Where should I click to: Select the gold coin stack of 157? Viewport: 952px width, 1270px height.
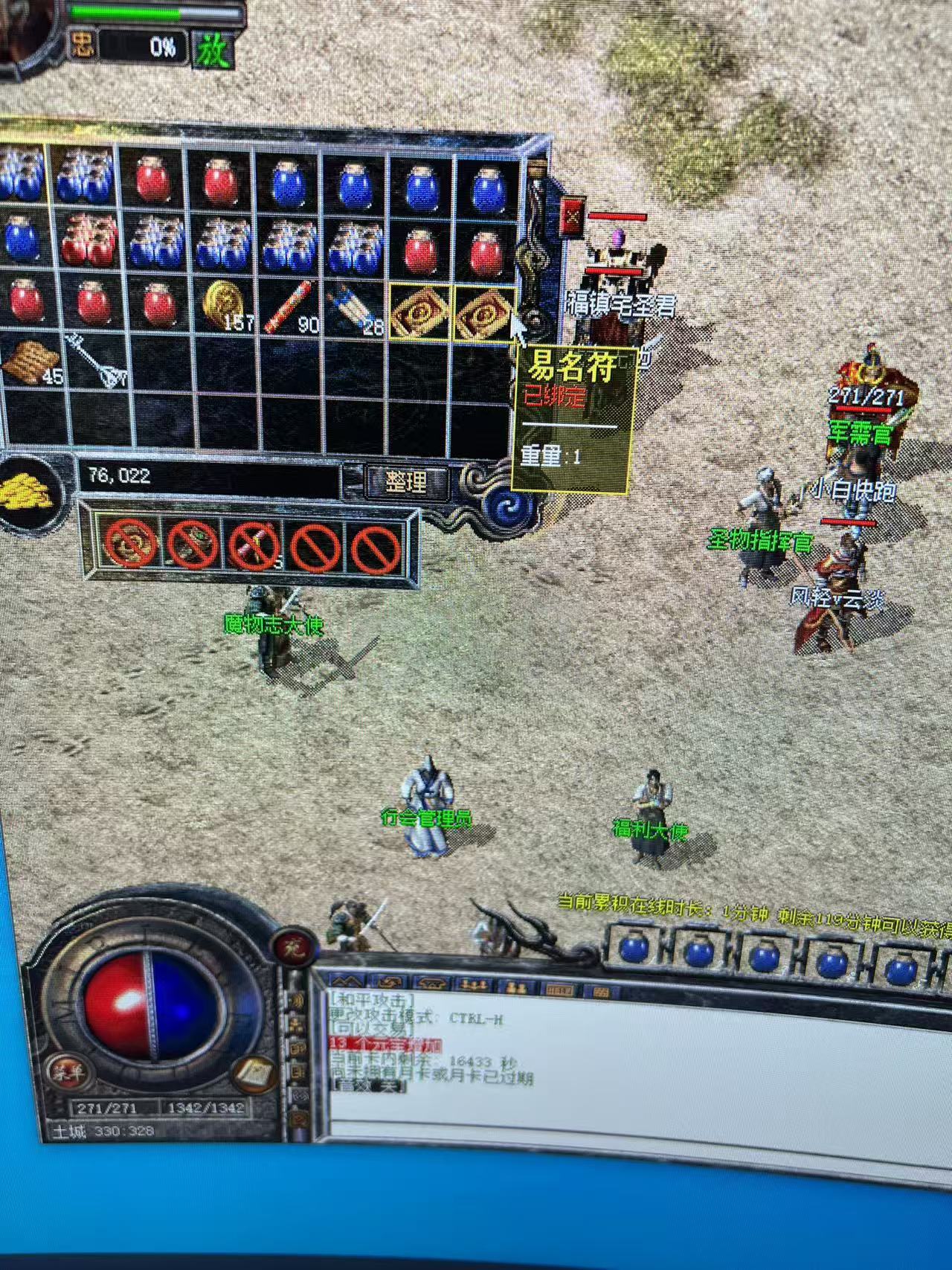[x=223, y=305]
